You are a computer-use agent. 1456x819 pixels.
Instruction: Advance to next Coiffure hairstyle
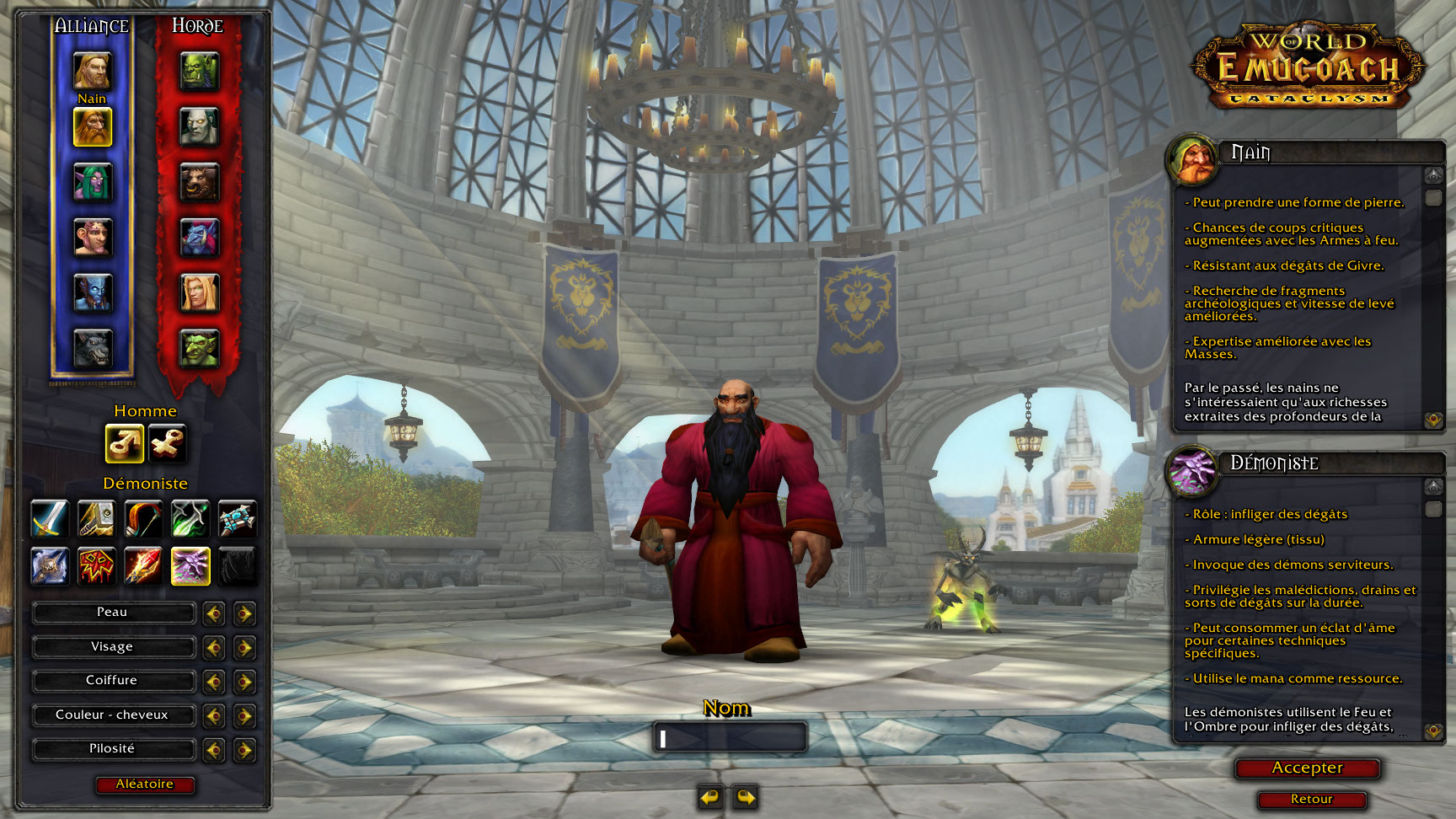click(x=244, y=681)
